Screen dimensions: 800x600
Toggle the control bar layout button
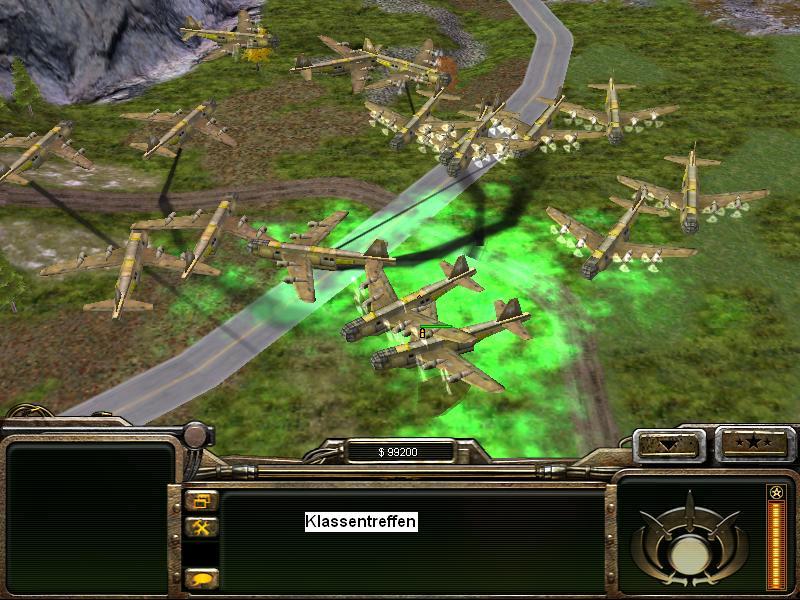point(202,502)
